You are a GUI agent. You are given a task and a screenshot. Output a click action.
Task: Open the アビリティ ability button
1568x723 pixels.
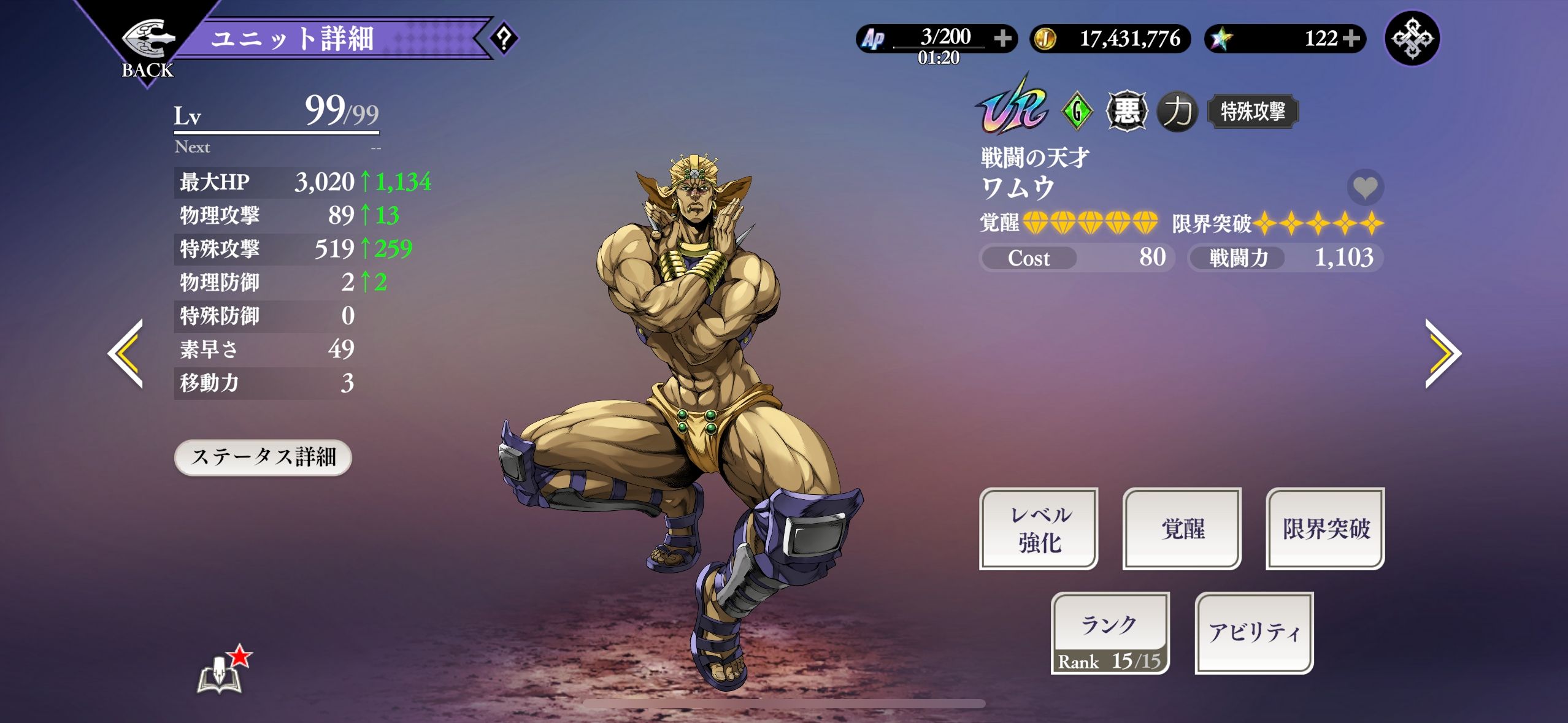1254,633
